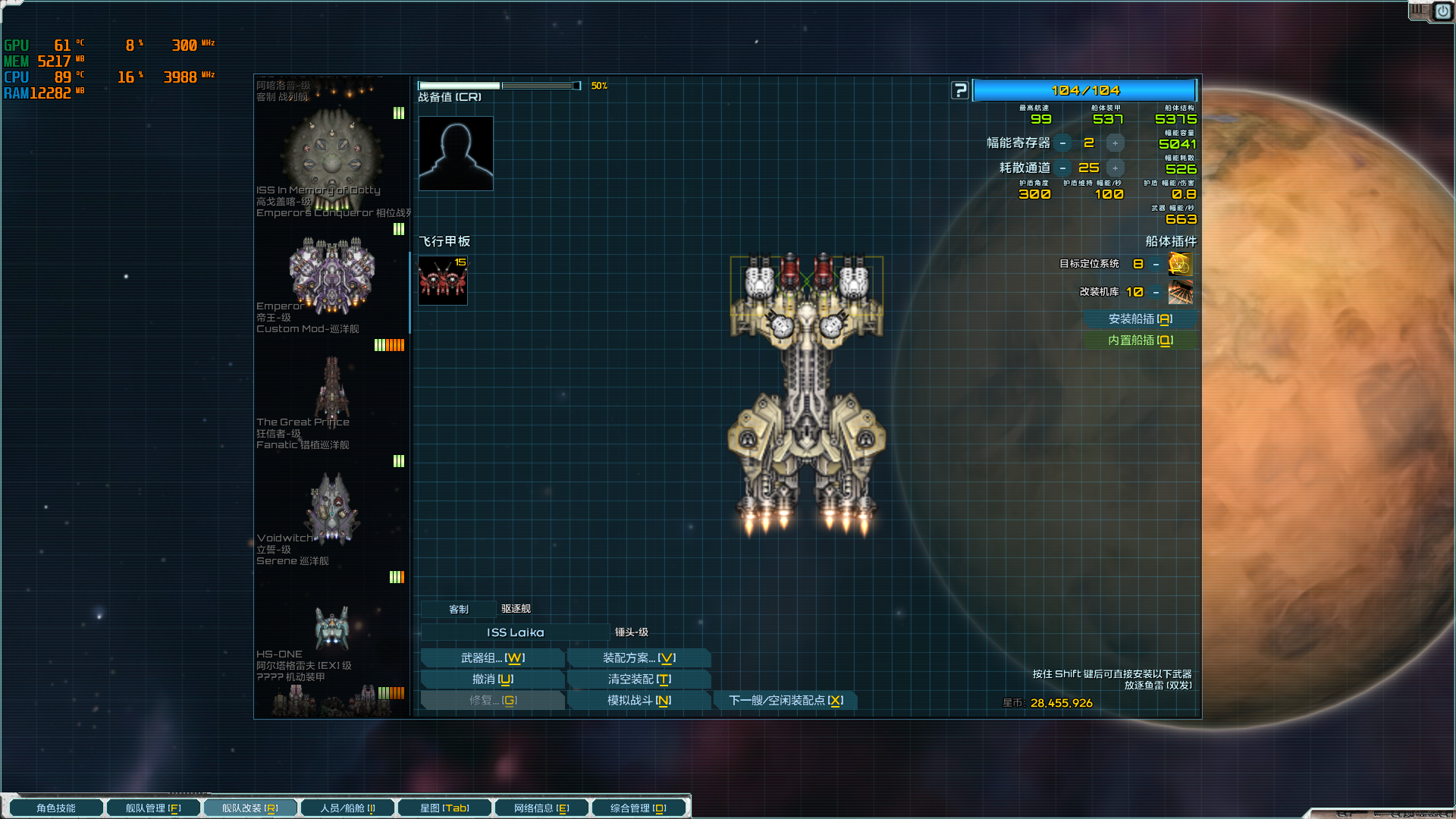Open 装配方案 loadout variants
Screen dimensions: 1456x819
coord(639,658)
